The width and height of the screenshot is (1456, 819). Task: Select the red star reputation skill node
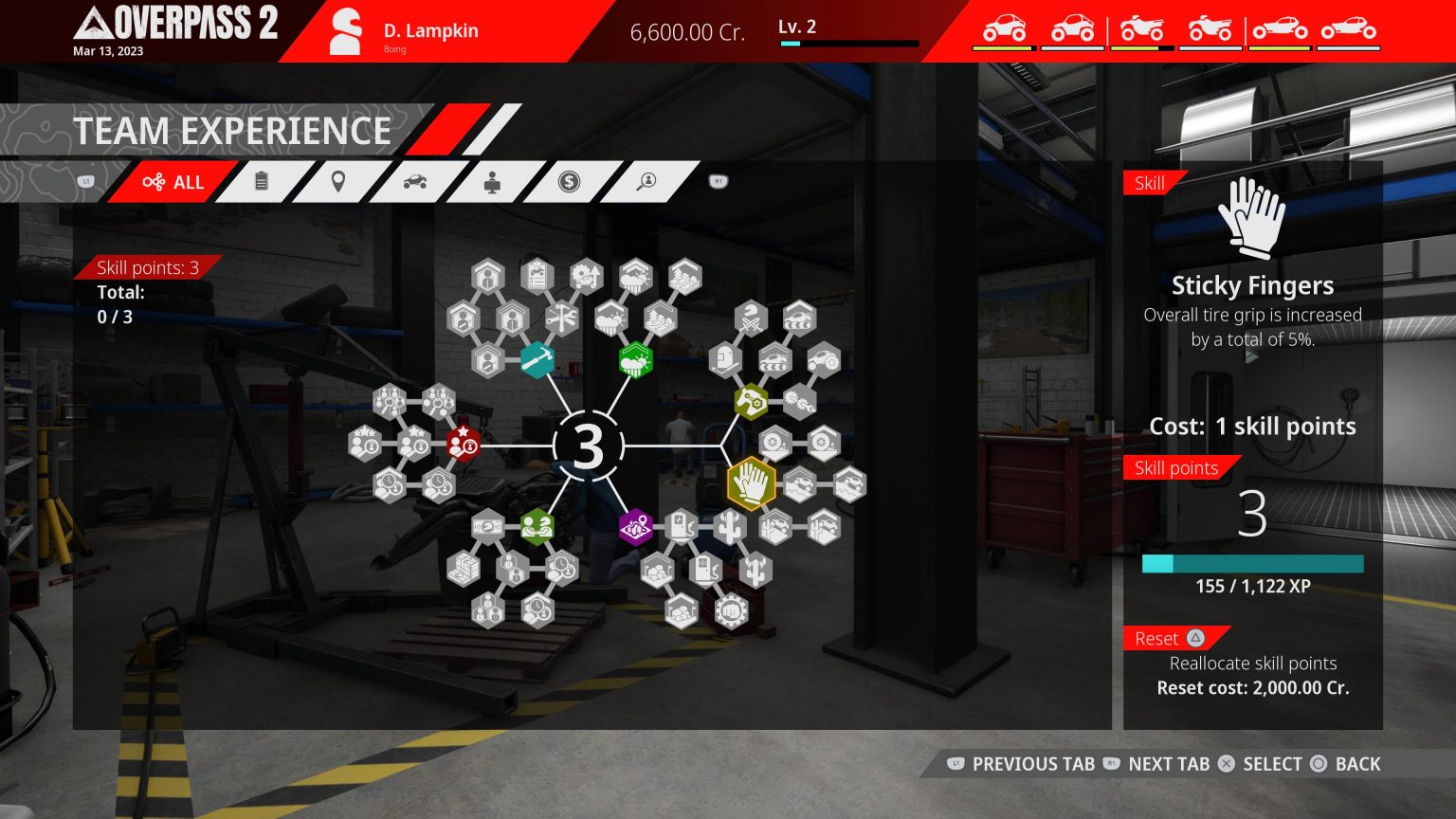(x=462, y=444)
